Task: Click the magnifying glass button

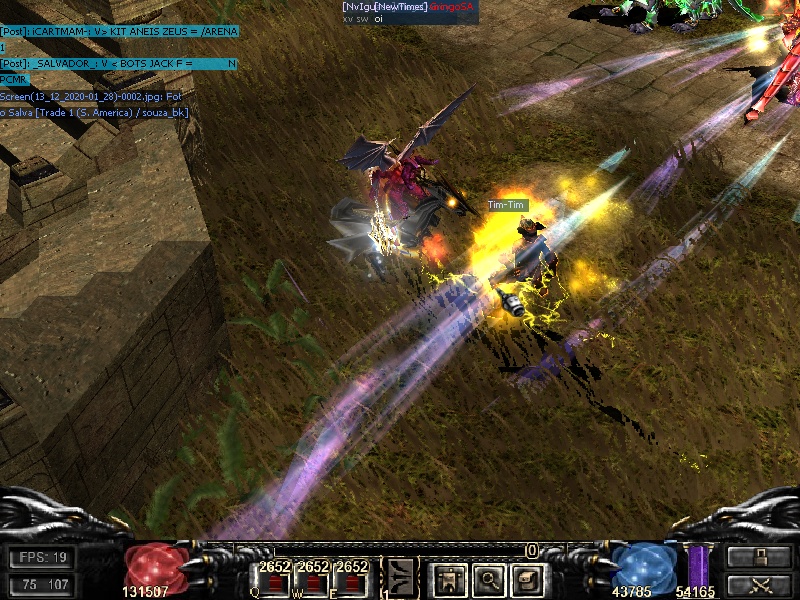Action: [x=488, y=577]
